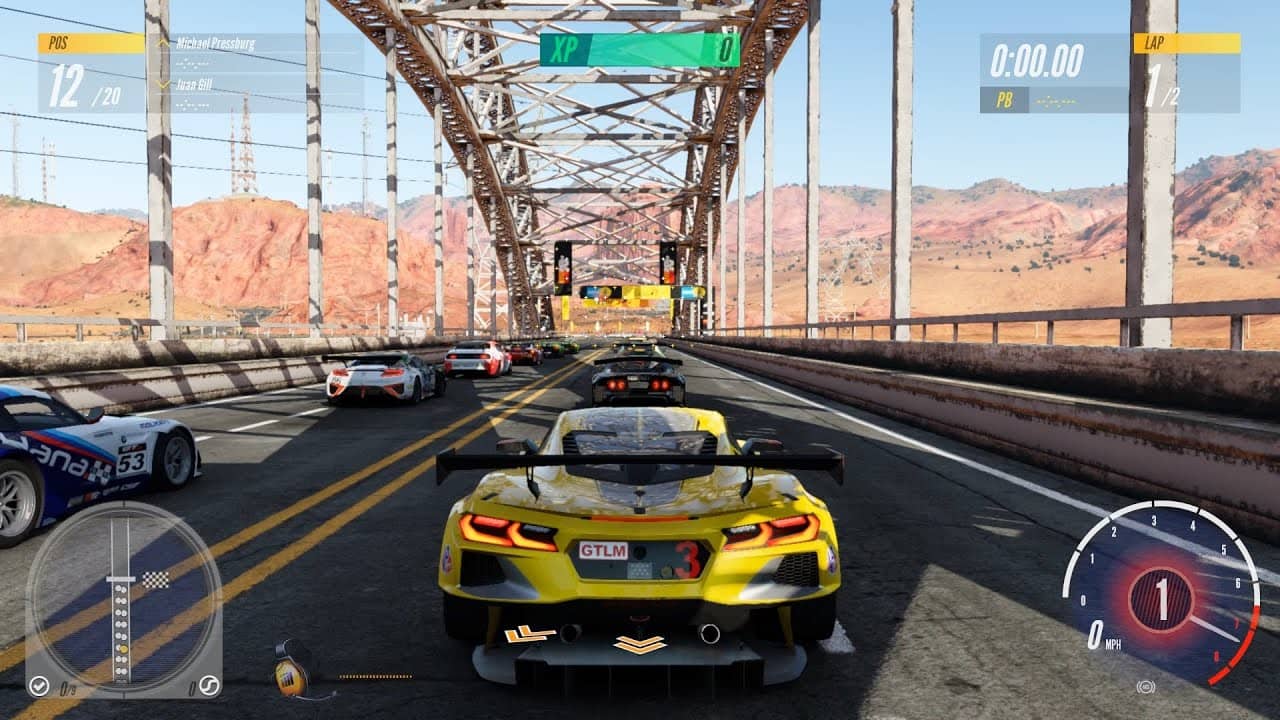
Task: Toggle the upward position chevron by Michael Pressburg
Action: click(162, 44)
